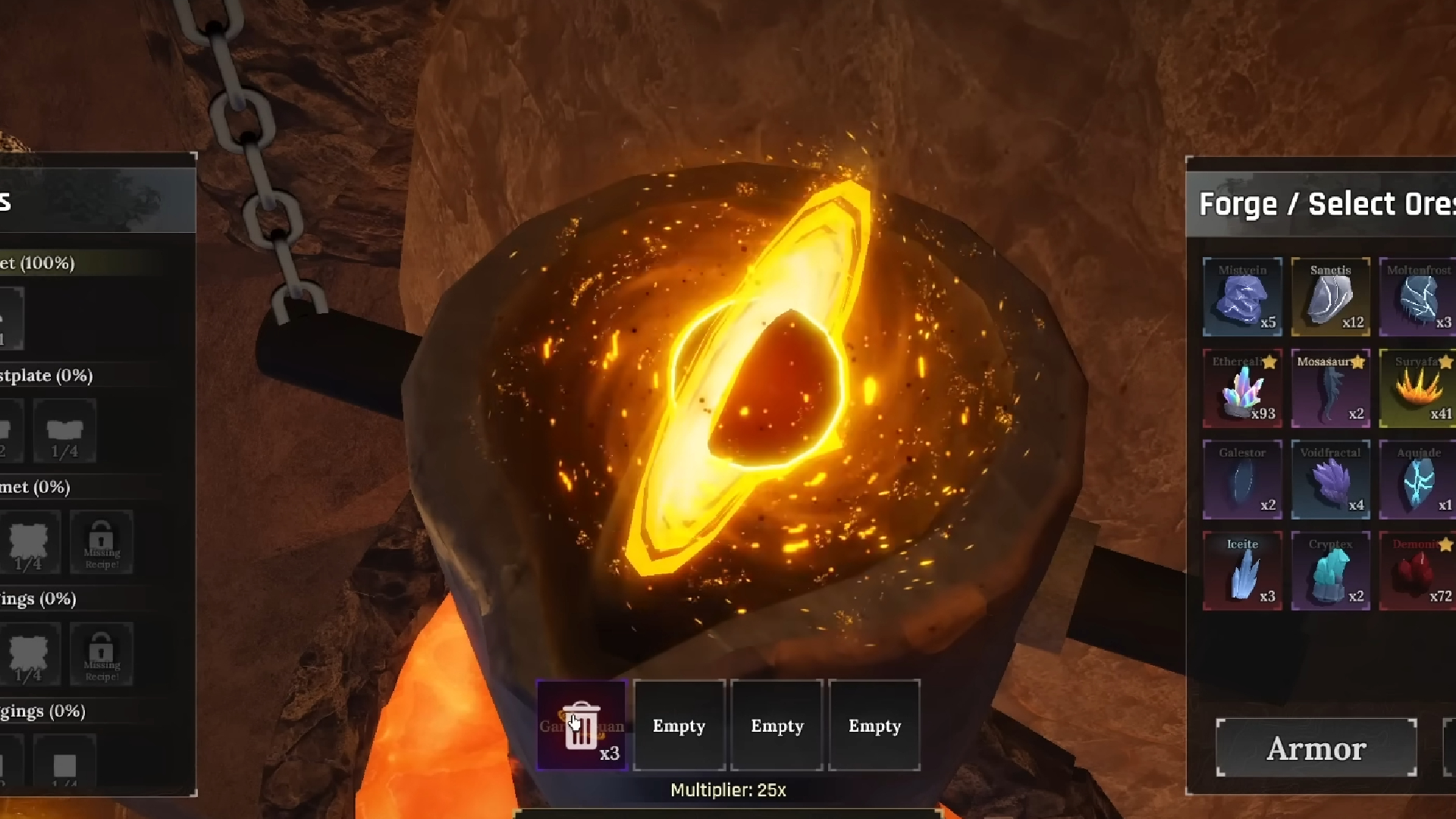Image resolution: width=1456 pixels, height=819 pixels.
Task: Switch to the Armor tab
Action: click(1316, 748)
